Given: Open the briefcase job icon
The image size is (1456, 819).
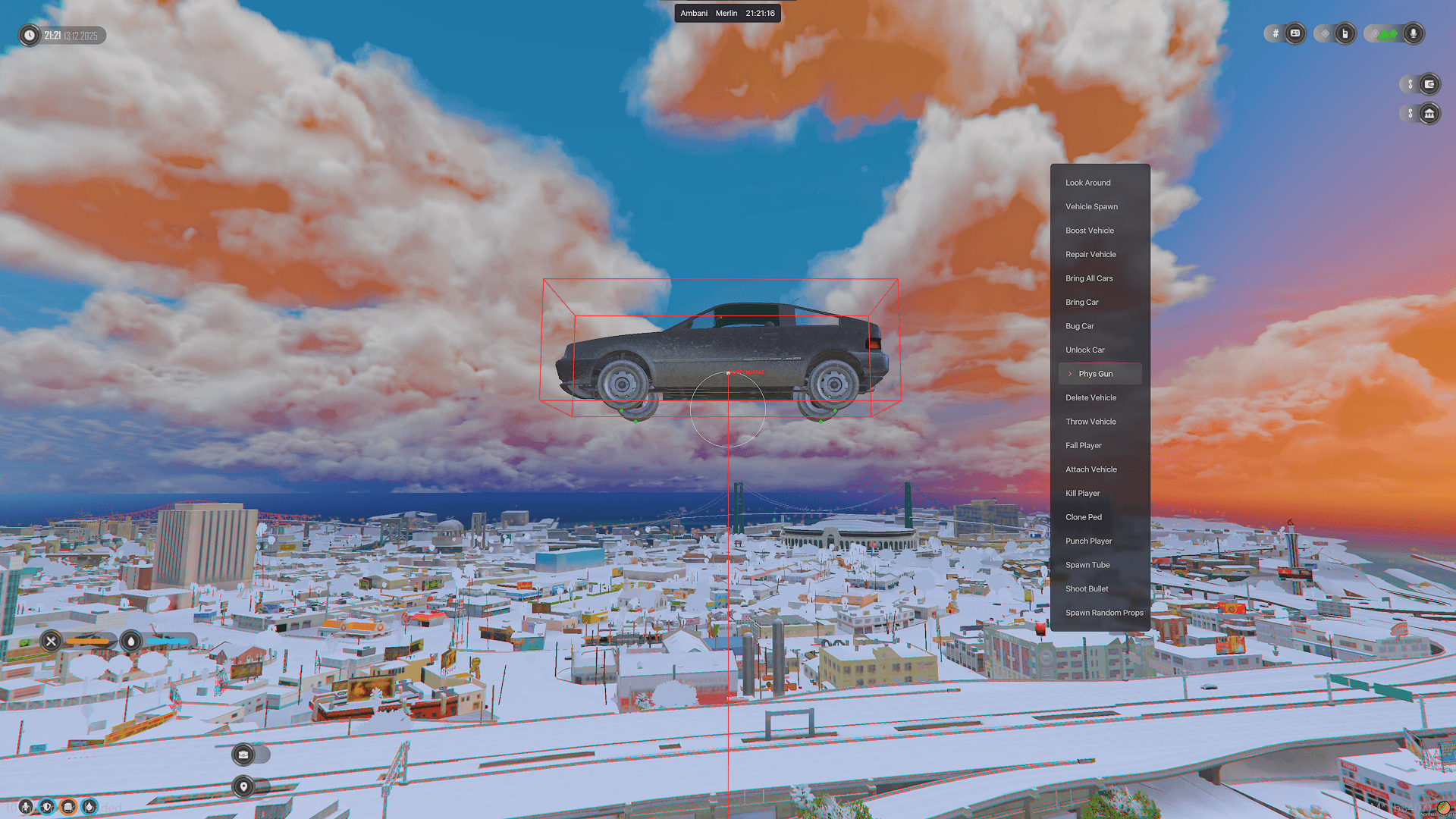Looking at the screenshot, I should (x=243, y=755).
